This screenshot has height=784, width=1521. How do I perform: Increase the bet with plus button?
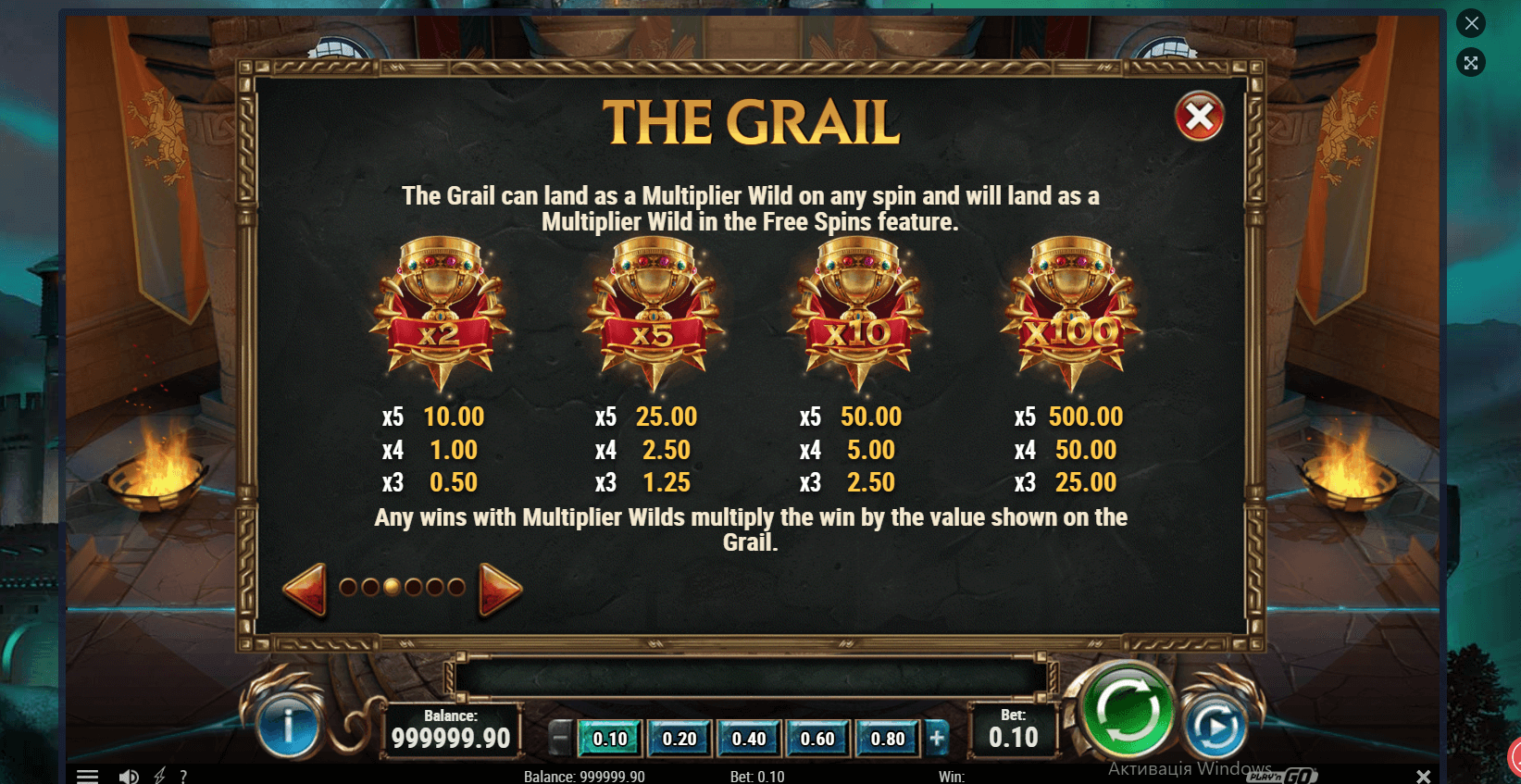[x=937, y=739]
